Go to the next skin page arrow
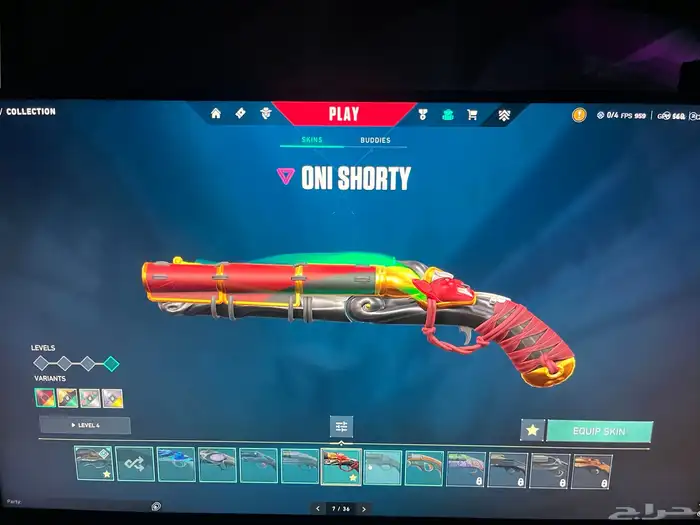This screenshot has width=700, height=525. coord(363,508)
